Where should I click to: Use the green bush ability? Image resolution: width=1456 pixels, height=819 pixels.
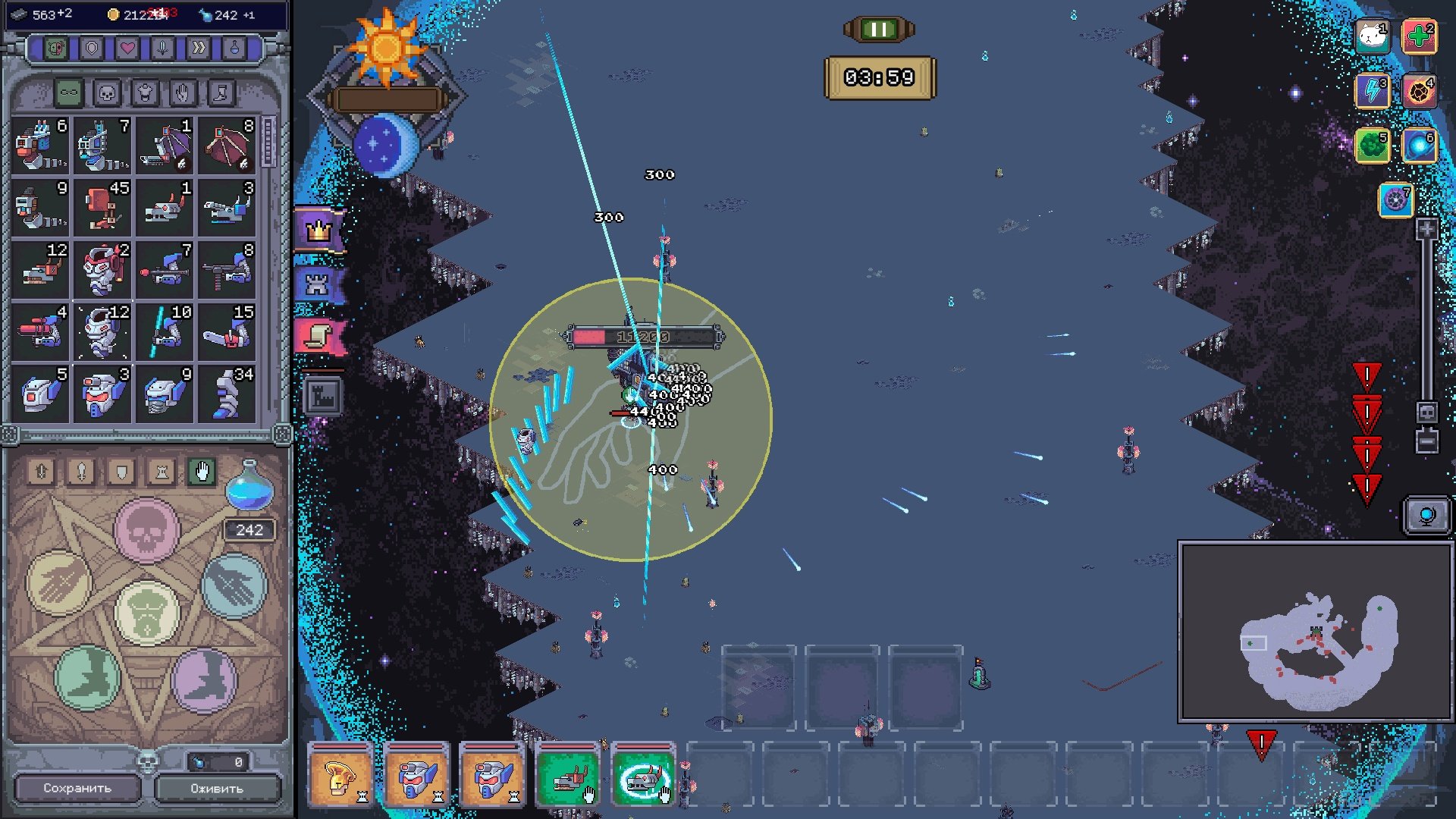coord(1372,146)
